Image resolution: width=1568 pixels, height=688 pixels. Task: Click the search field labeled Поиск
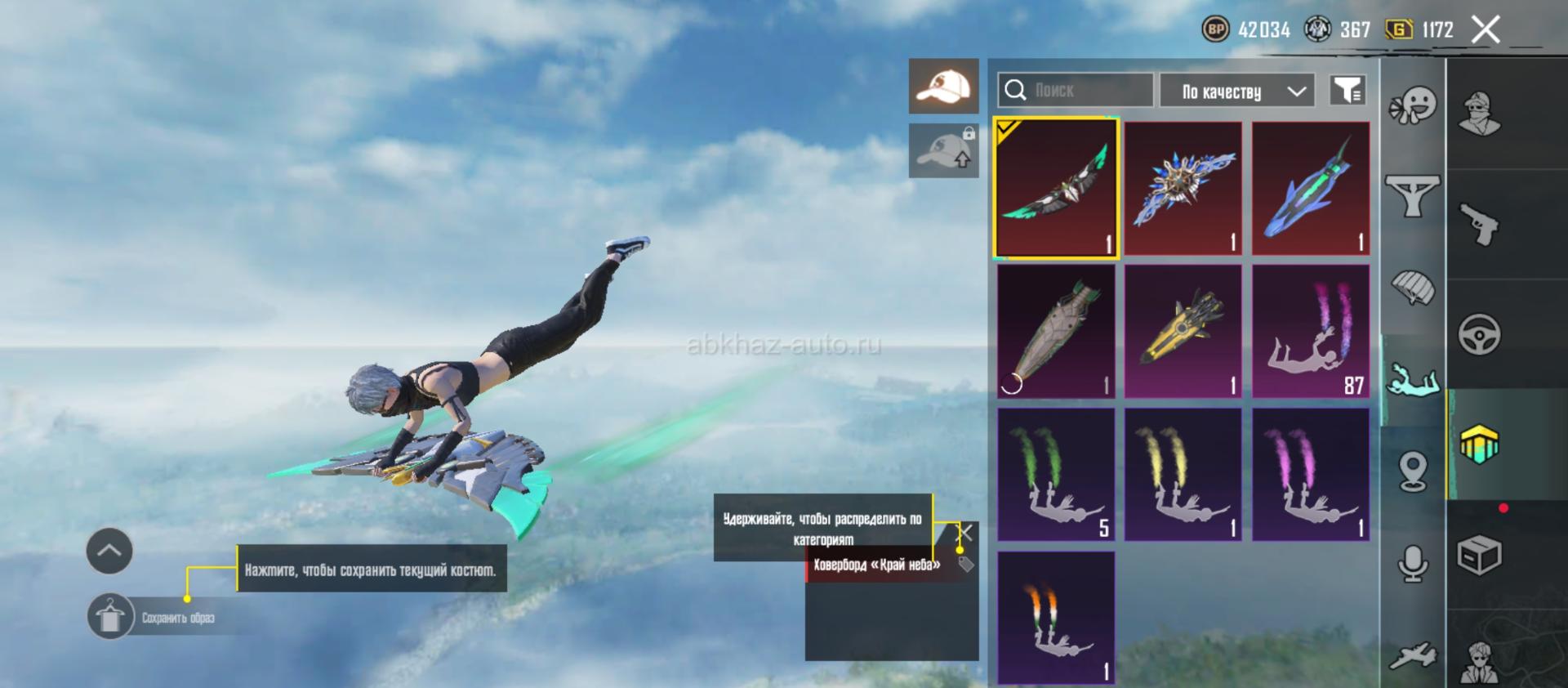1075,90
